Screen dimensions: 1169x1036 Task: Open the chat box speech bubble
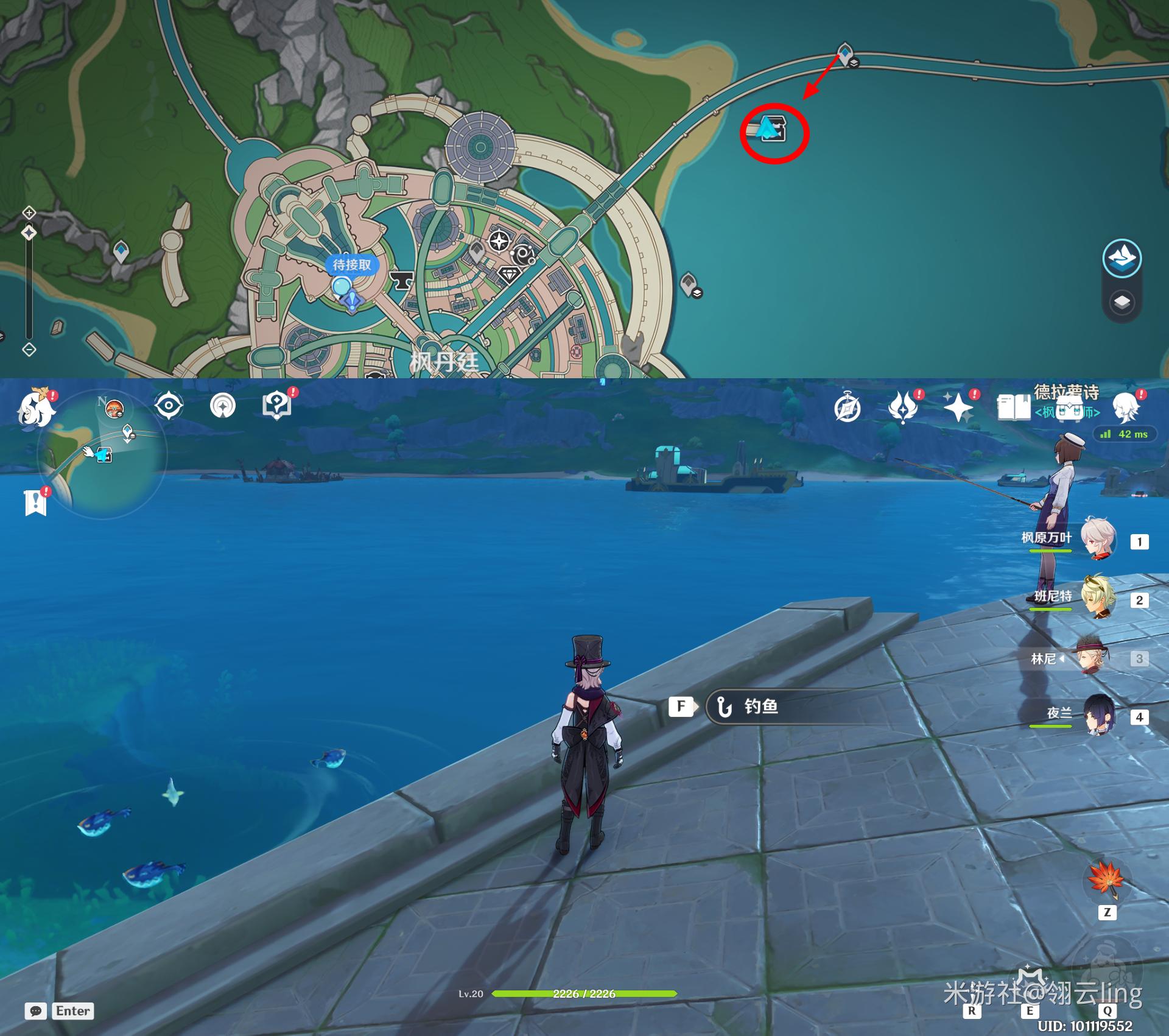point(36,1011)
